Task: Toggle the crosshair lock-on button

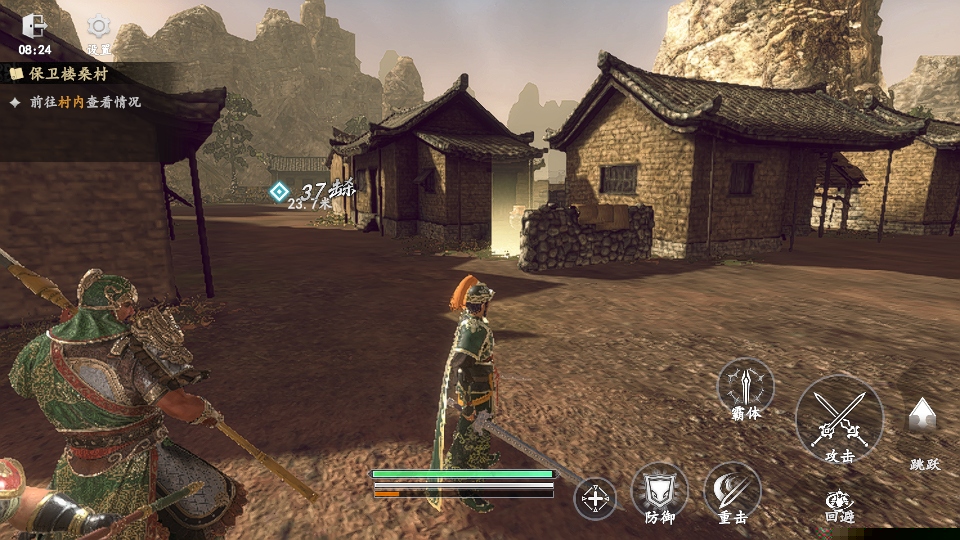Action: pos(595,498)
